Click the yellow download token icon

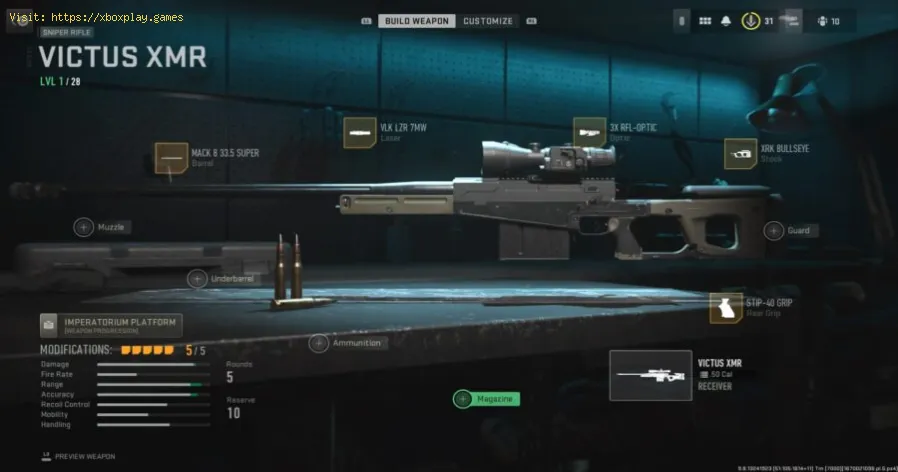[750, 20]
